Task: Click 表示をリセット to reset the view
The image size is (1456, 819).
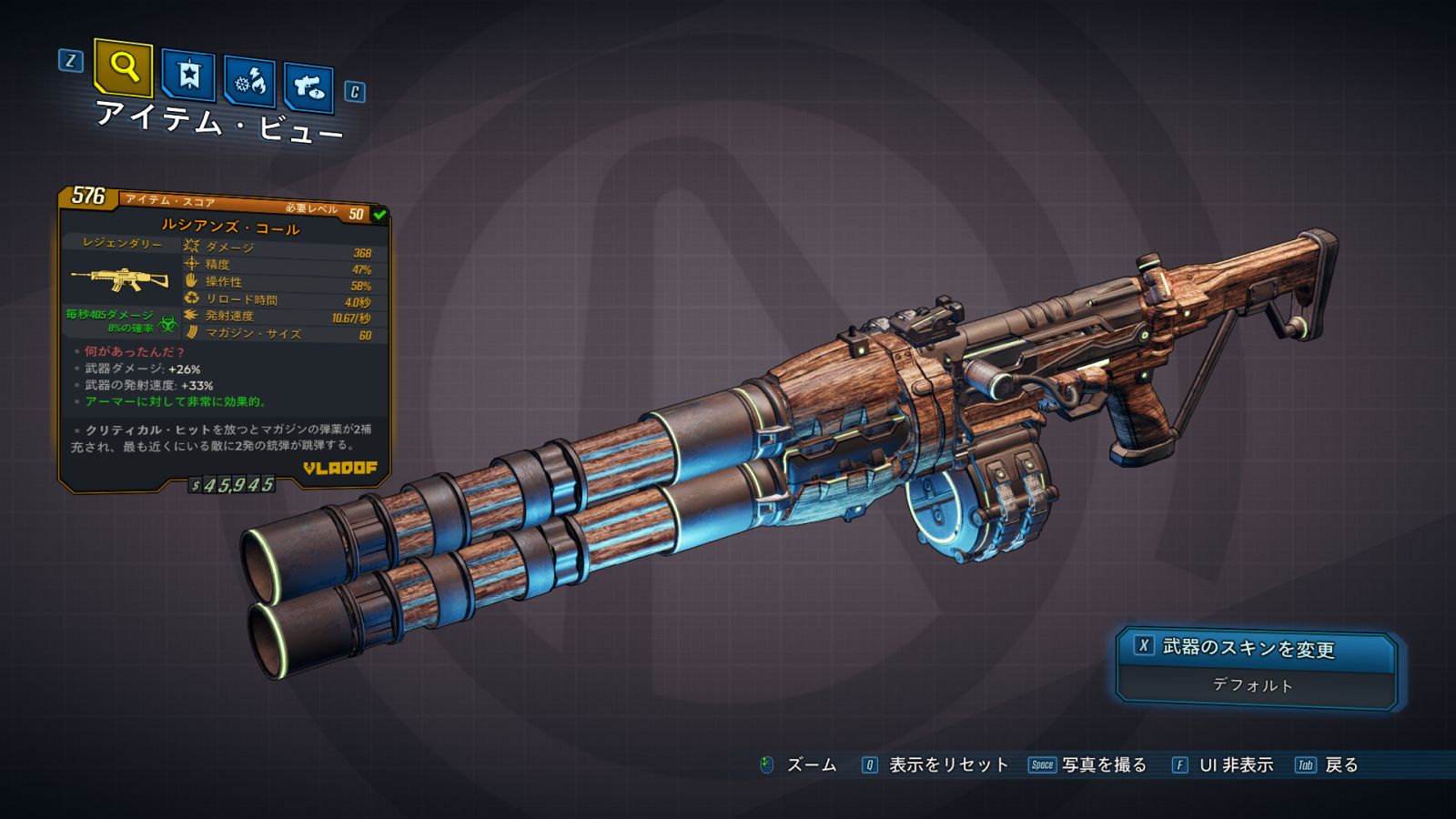Action: [x=947, y=765]
